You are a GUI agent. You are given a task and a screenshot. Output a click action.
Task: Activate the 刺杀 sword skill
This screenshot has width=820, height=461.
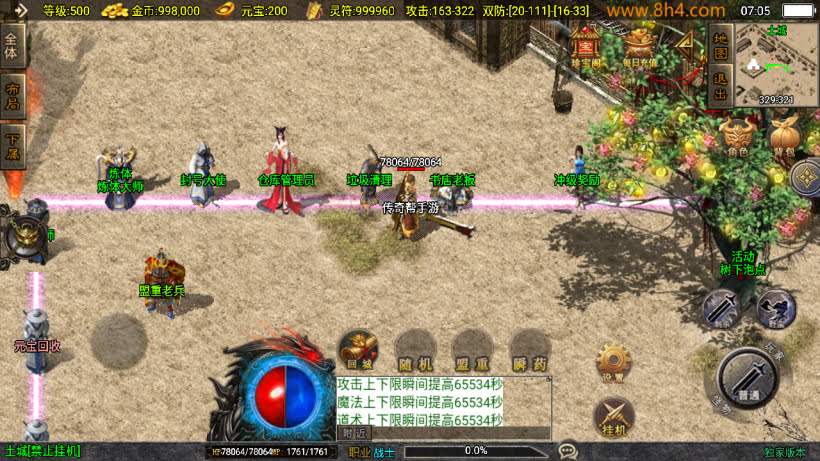coord(721,309)
